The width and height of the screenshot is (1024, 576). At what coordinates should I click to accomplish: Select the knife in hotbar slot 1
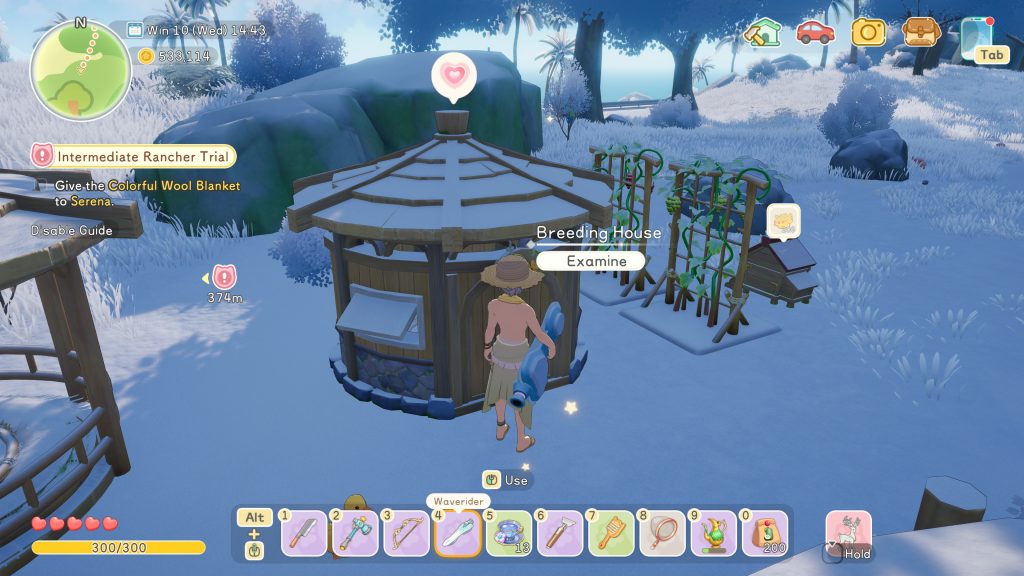(x=303, y=534)
